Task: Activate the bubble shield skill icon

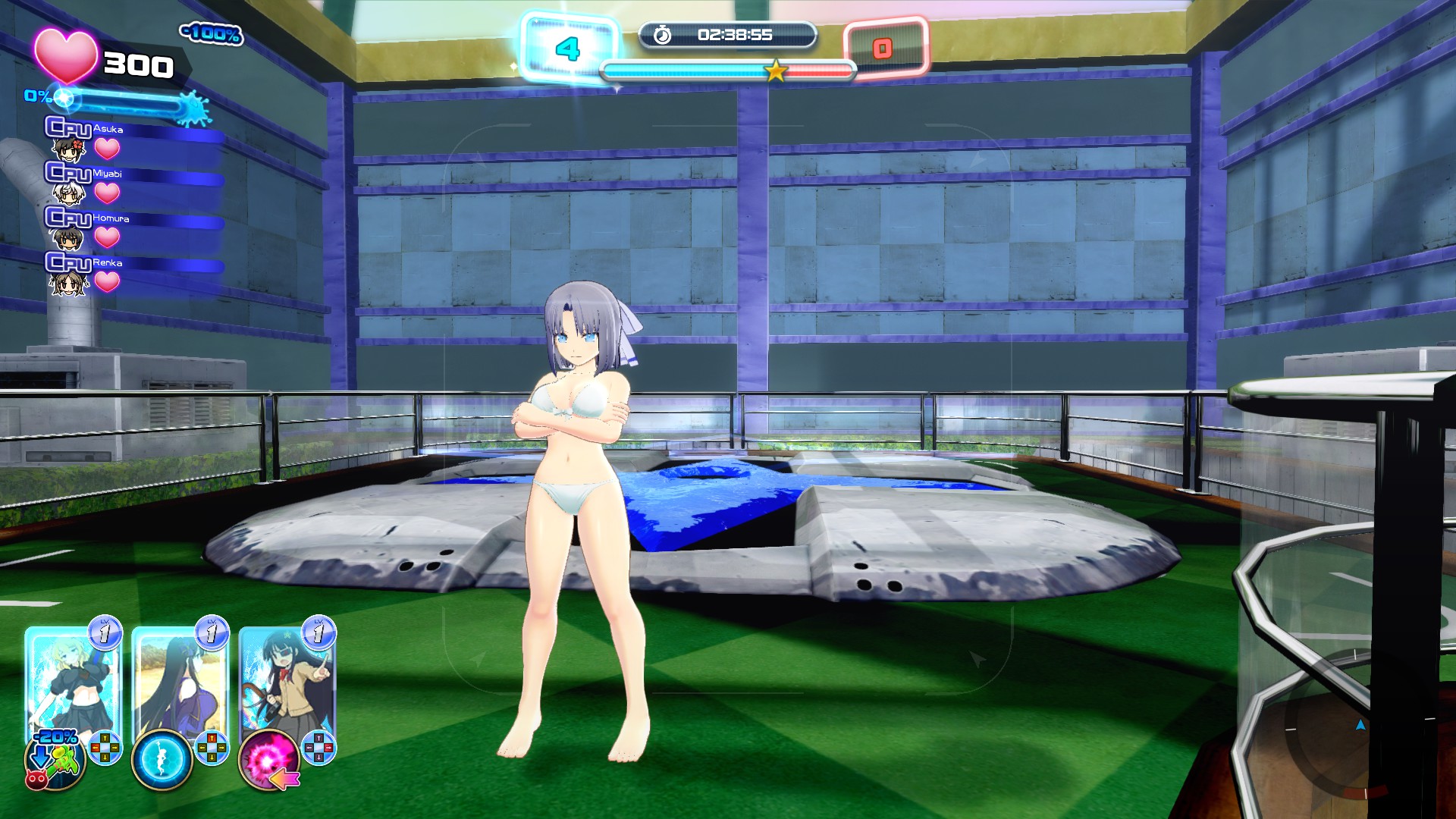Action: [x=163, y=758]
